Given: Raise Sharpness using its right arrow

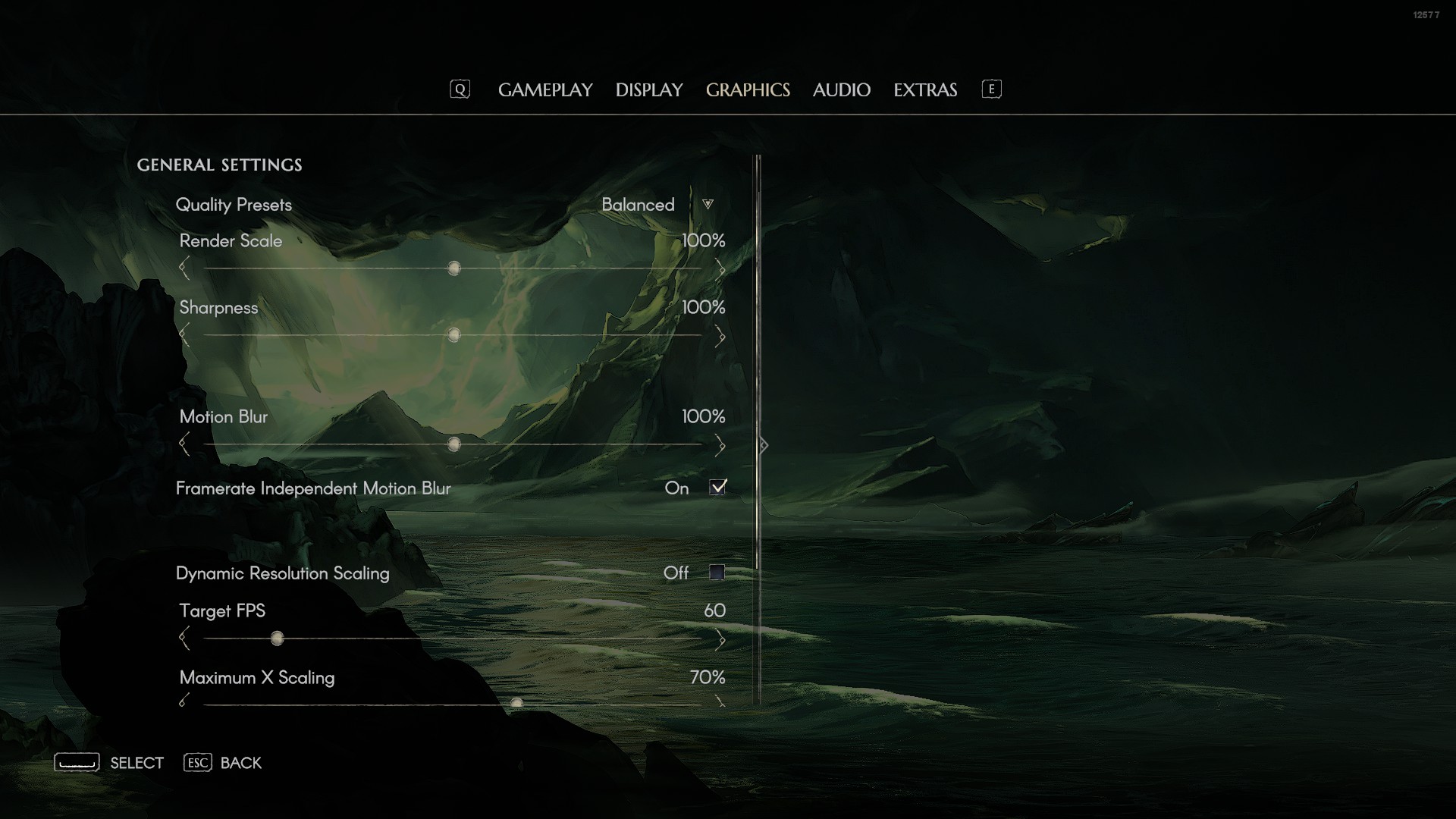Looking at the screenshot, I should (720, 336).
